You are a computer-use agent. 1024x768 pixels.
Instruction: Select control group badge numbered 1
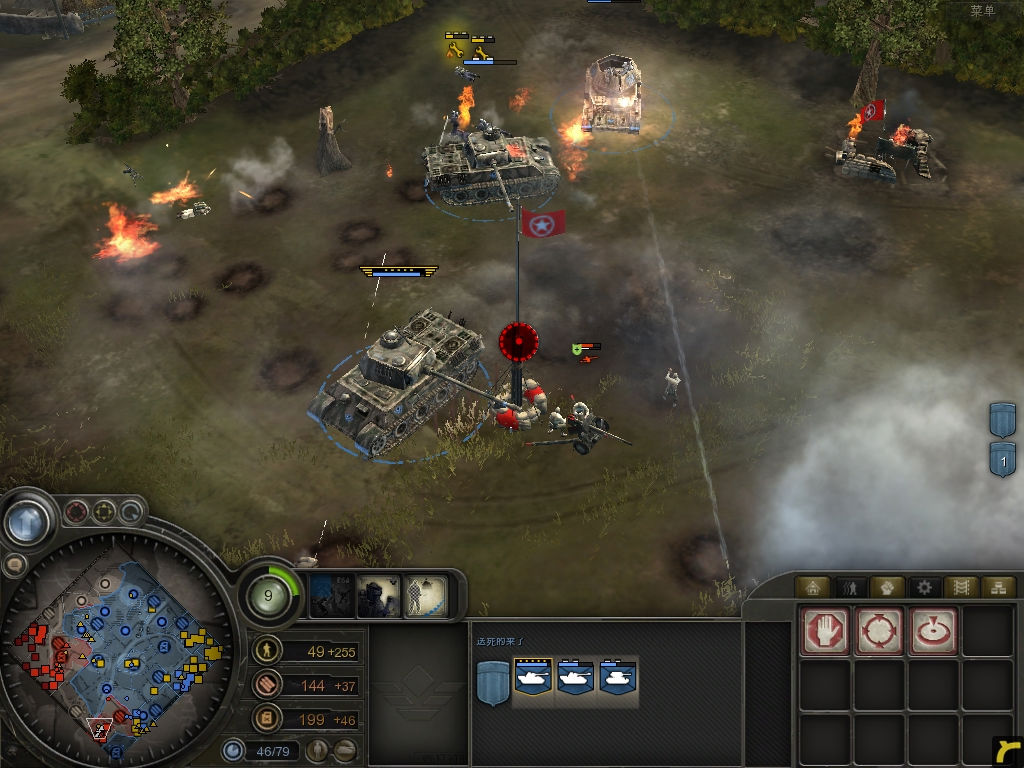pos(1002,460)
